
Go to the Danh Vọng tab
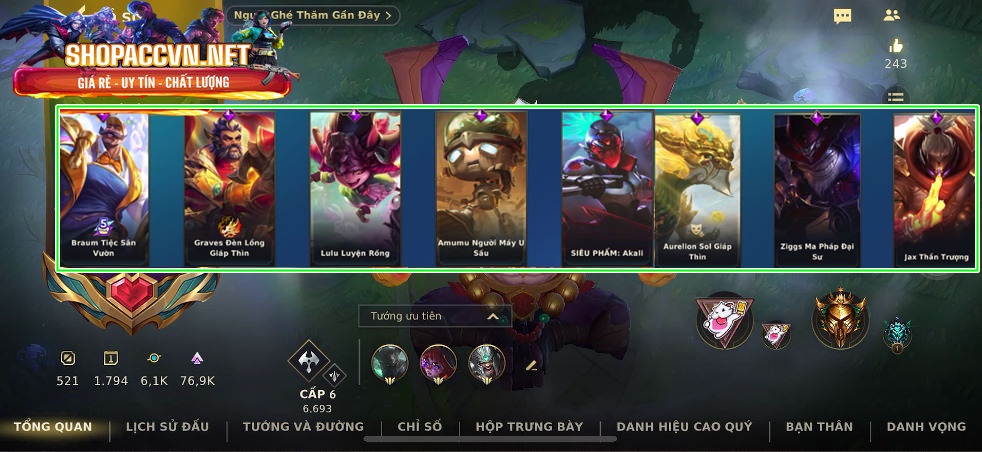coord(926,427)
